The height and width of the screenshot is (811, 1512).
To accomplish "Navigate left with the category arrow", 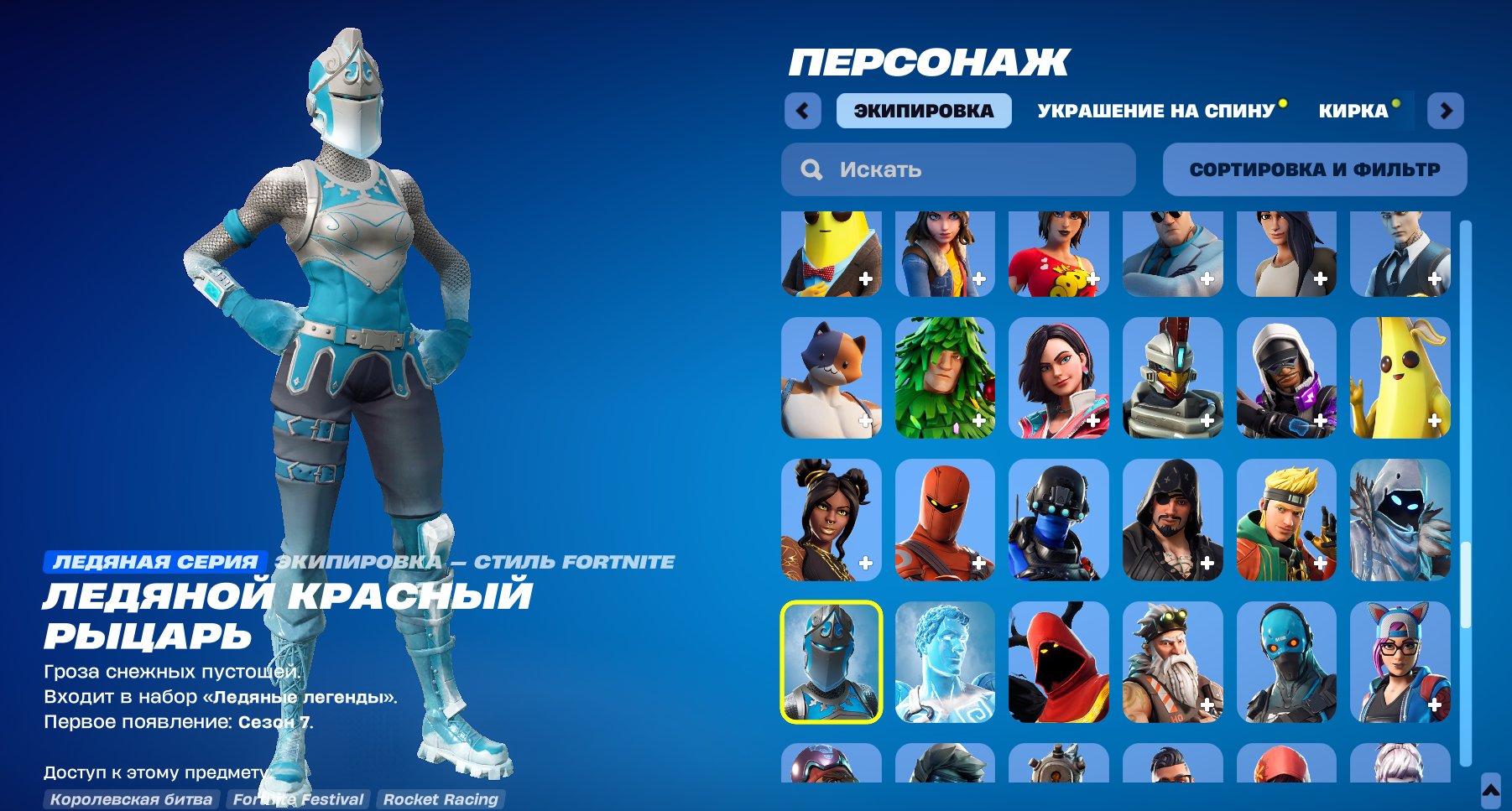I will click(802, 110).
